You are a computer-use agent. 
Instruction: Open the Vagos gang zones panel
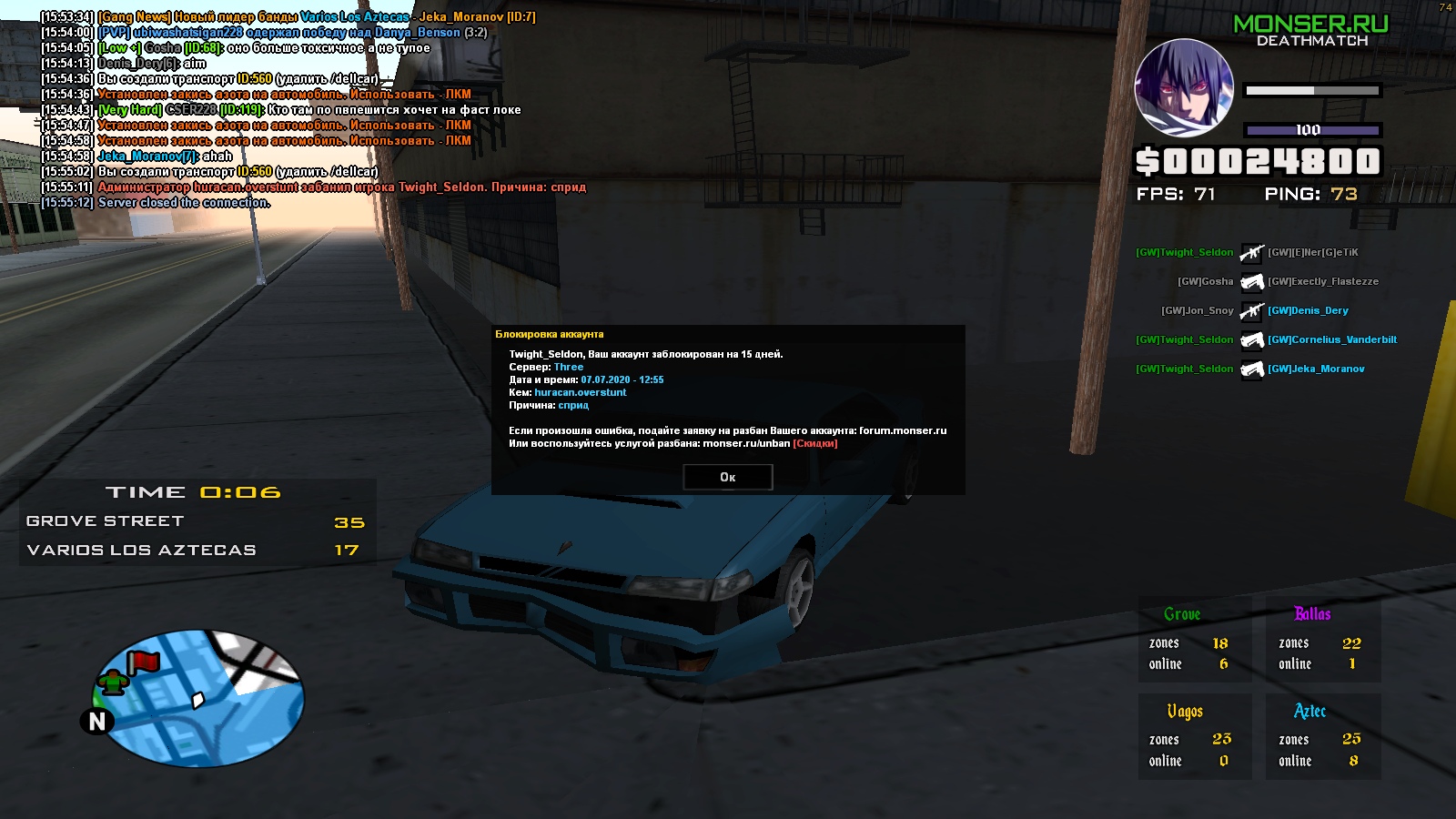(1194, 736)
